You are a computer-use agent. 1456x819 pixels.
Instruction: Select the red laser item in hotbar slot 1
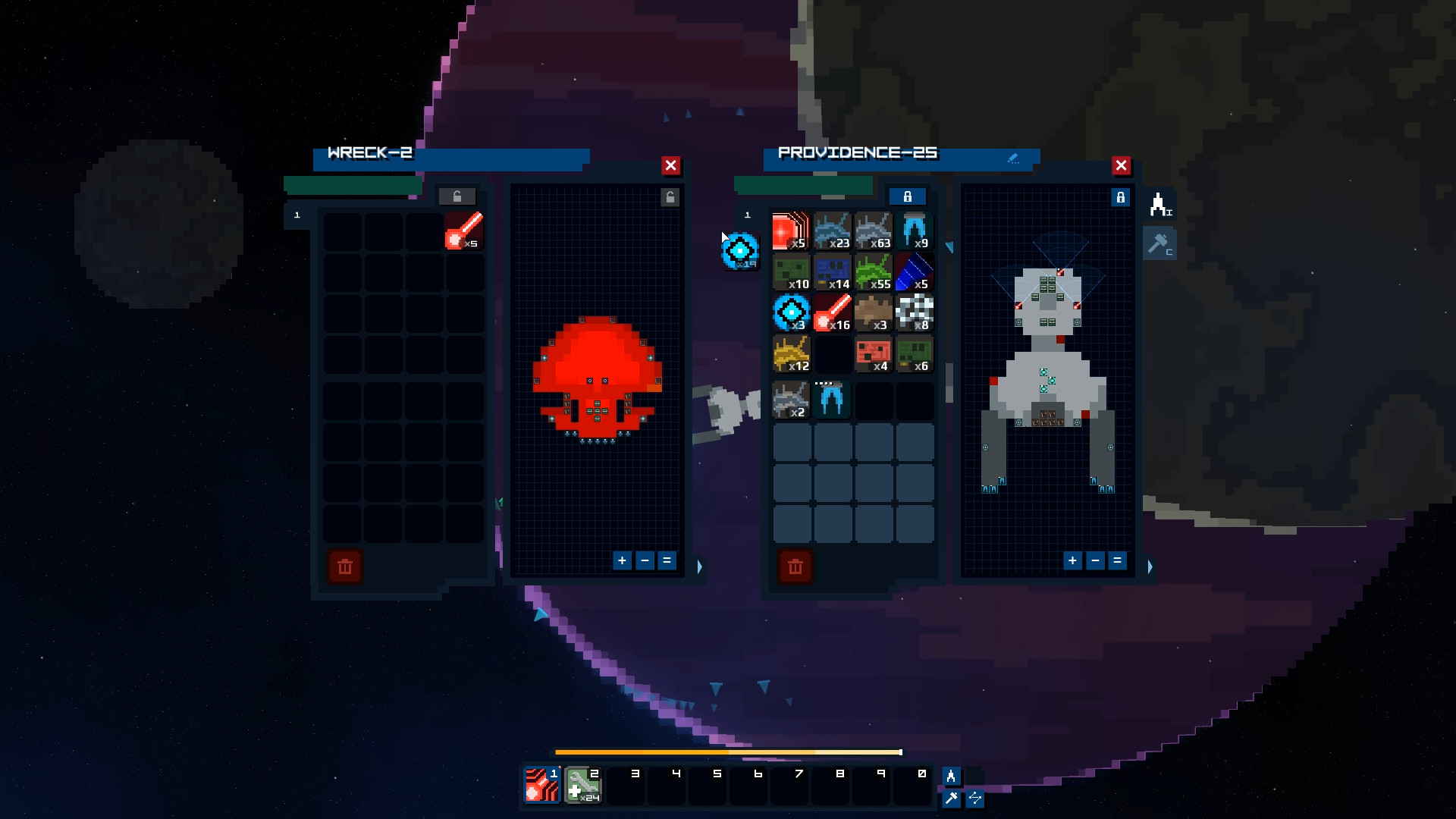click(541, 785)
